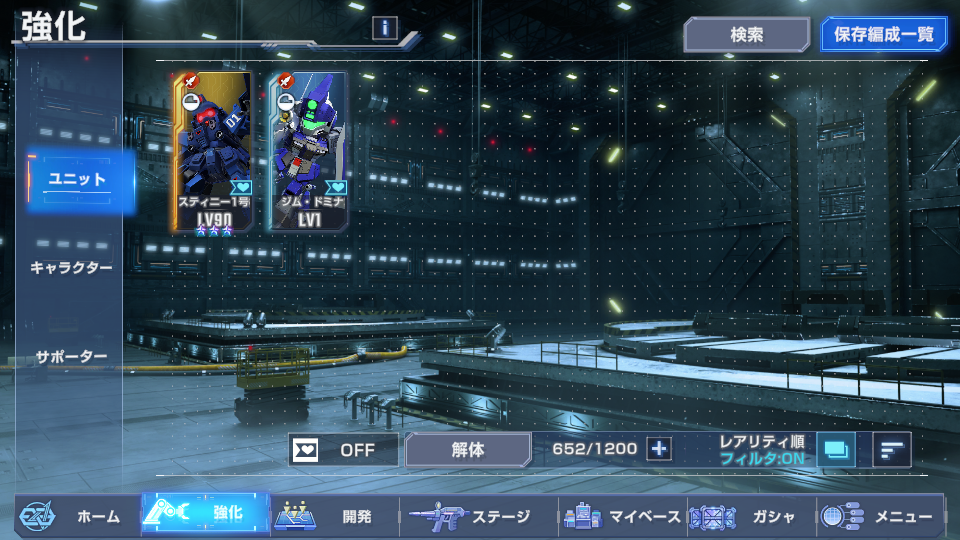Switch to the サポーター tab
Image resolution: width=960 pixels, height=540 pixels.
(x=71, y=357)
